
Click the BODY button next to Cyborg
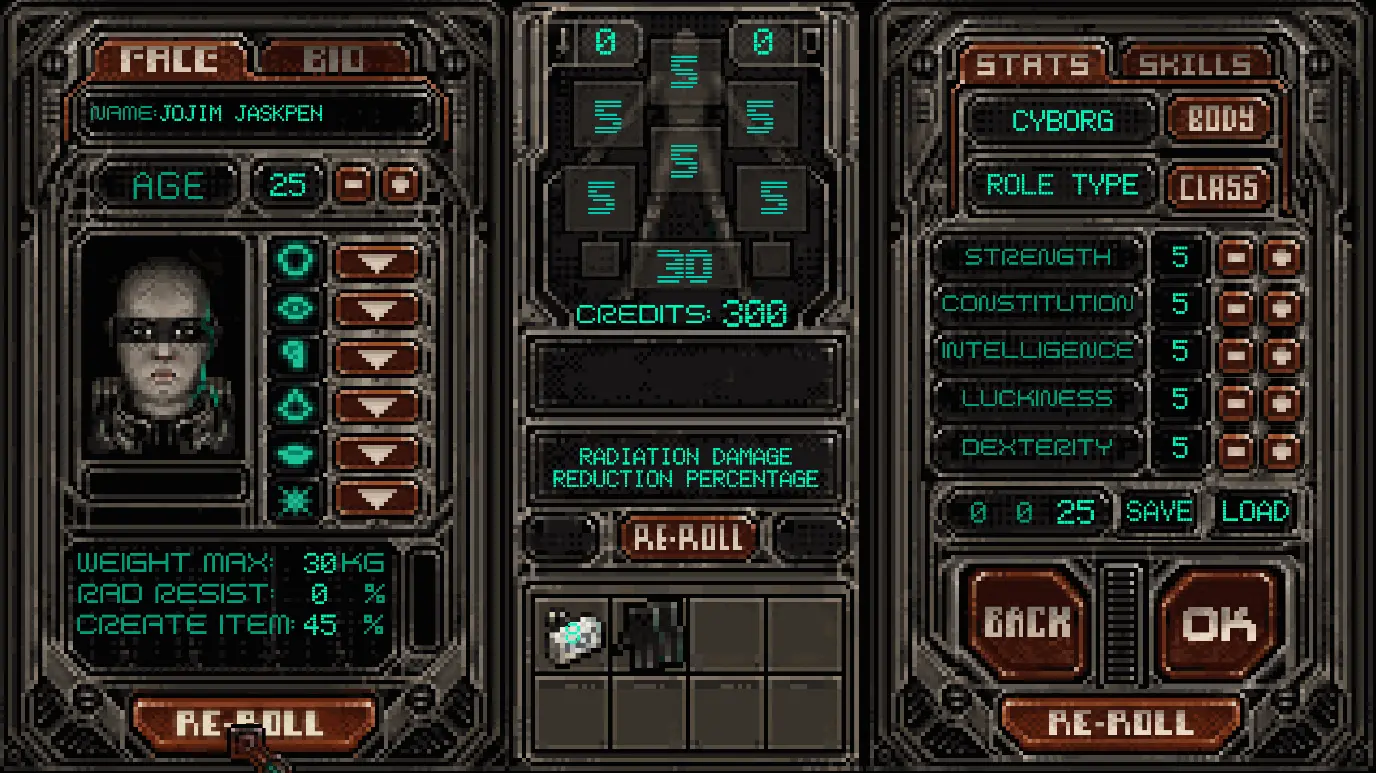point(1220,121)
